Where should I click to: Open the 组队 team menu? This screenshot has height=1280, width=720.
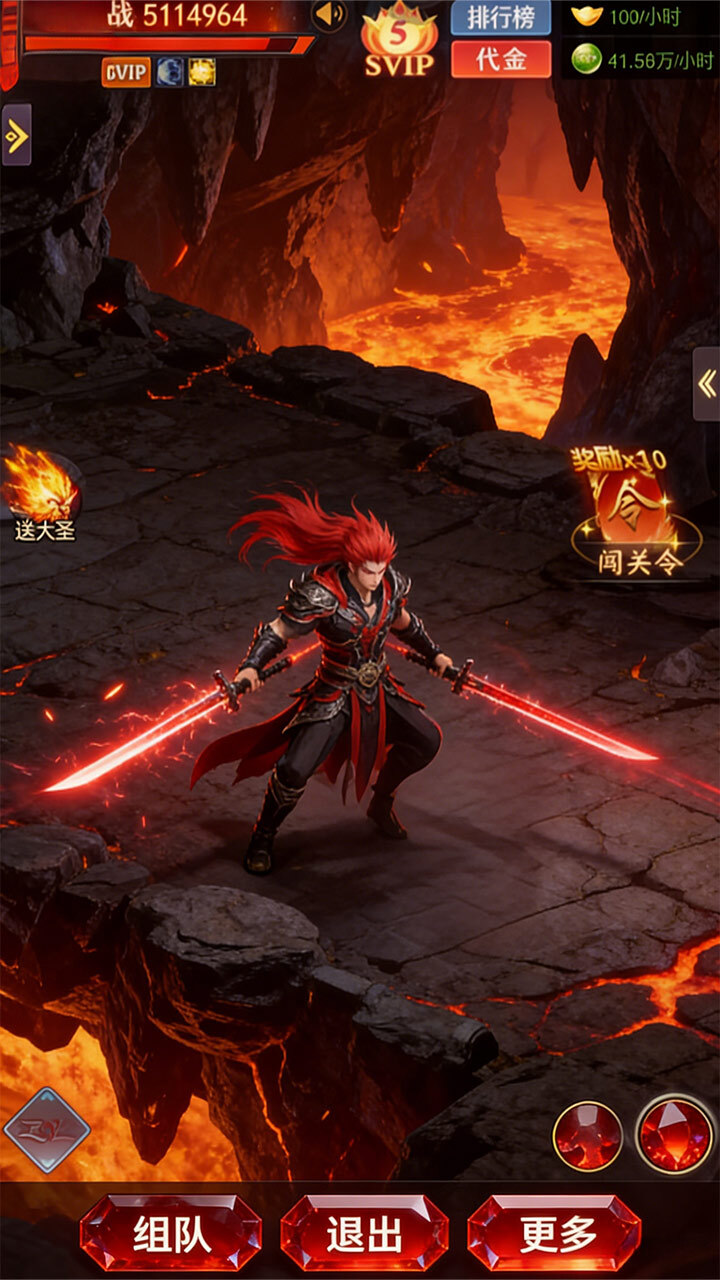point(171,1233)
